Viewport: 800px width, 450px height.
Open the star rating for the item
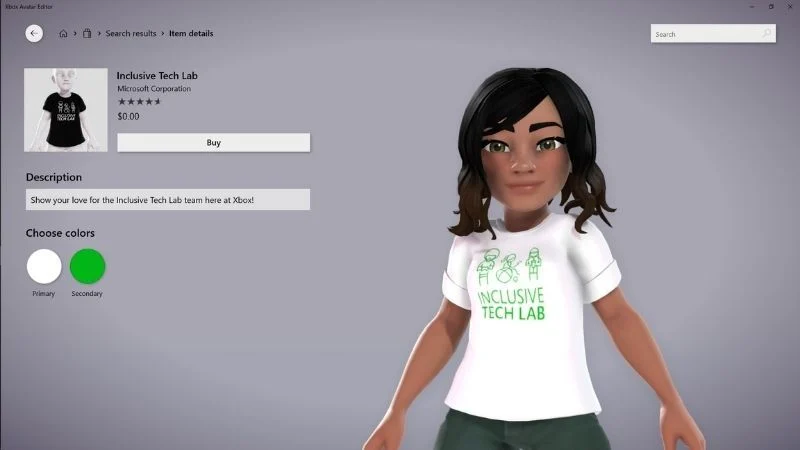139,102
